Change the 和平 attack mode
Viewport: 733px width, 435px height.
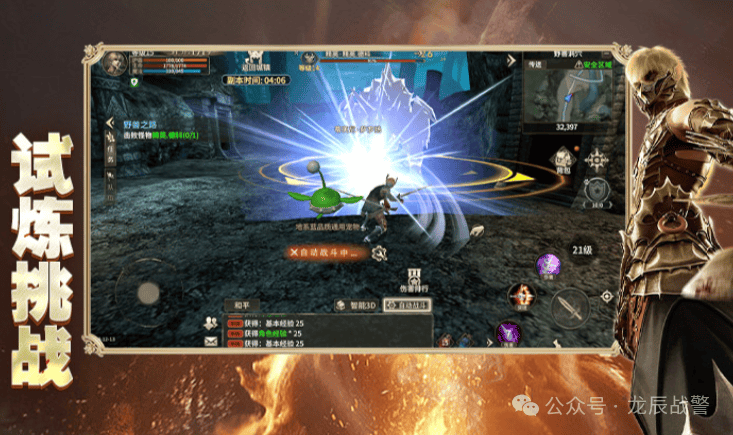click(243, 304)
